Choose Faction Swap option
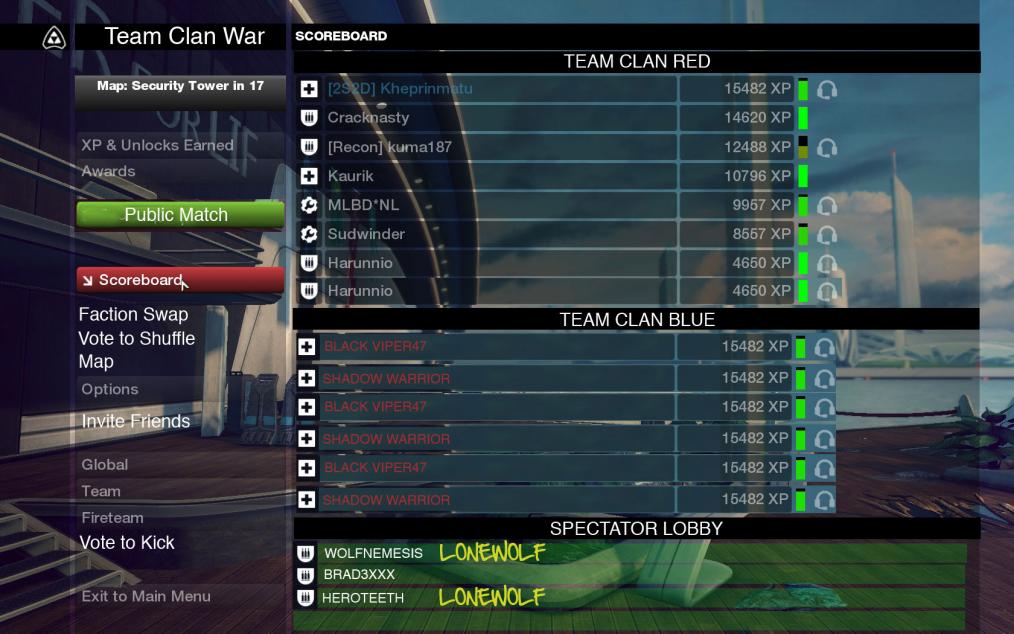Screen dimensions: 1014x634 [x=133, y=314]
